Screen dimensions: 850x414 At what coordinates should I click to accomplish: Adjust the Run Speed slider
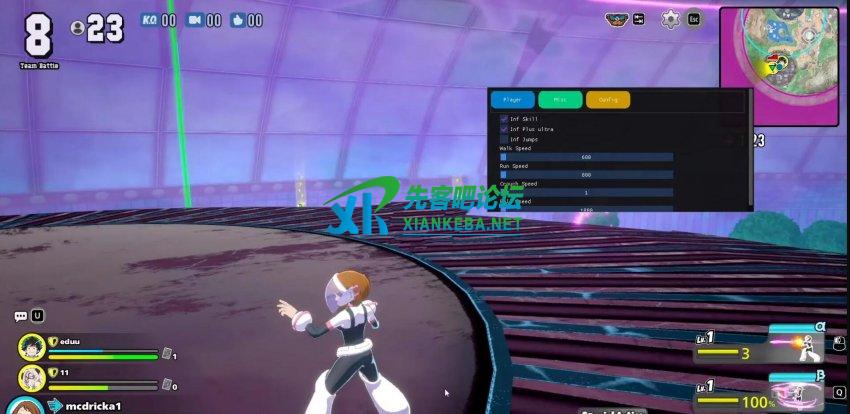click(x=586, y=175)
